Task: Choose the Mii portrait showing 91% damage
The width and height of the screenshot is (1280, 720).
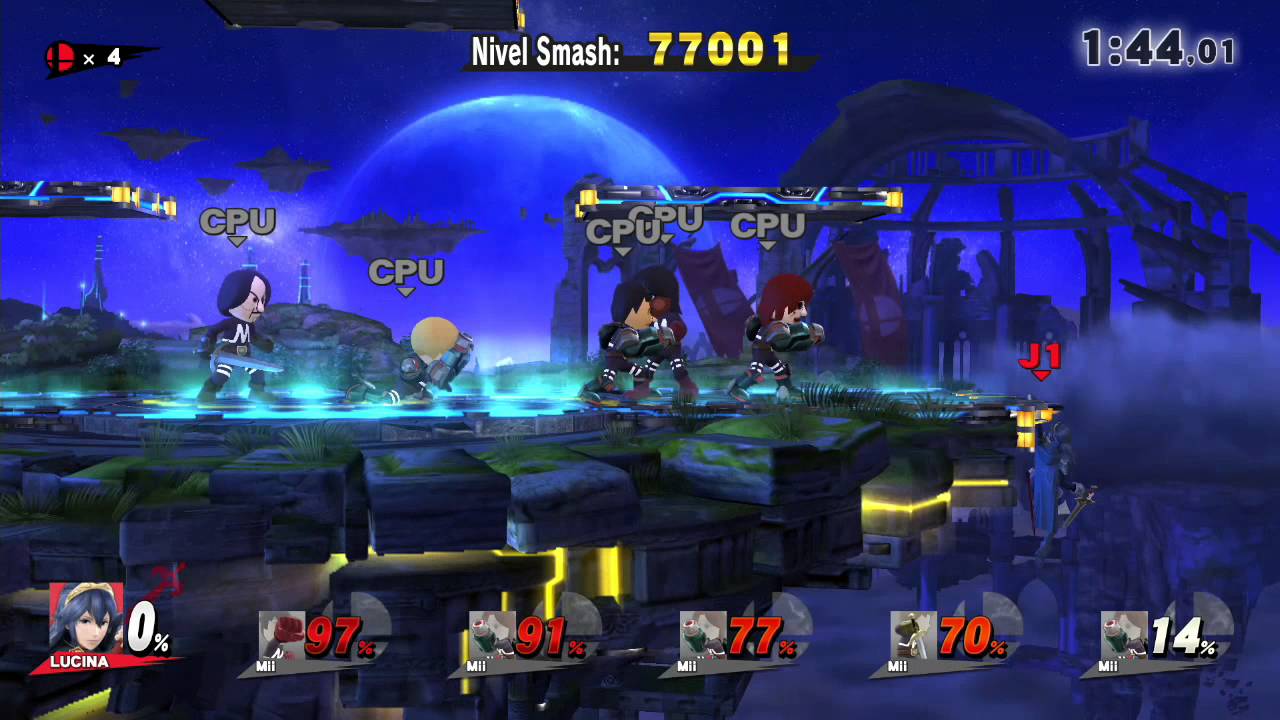Action: pos(492,635)
